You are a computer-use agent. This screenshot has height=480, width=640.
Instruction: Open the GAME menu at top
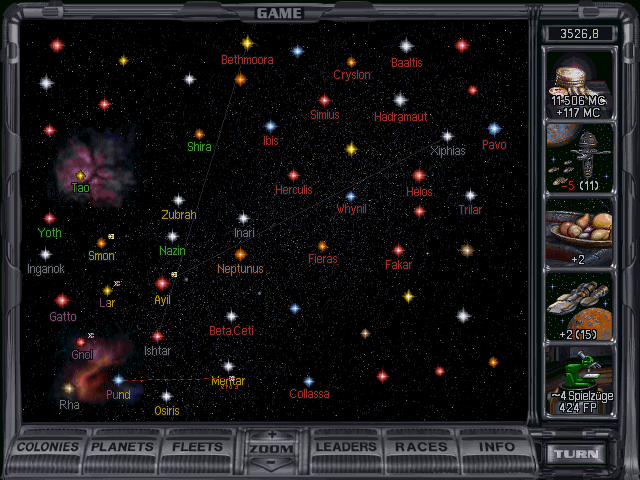pyautogui.click(x=279, y=13)
